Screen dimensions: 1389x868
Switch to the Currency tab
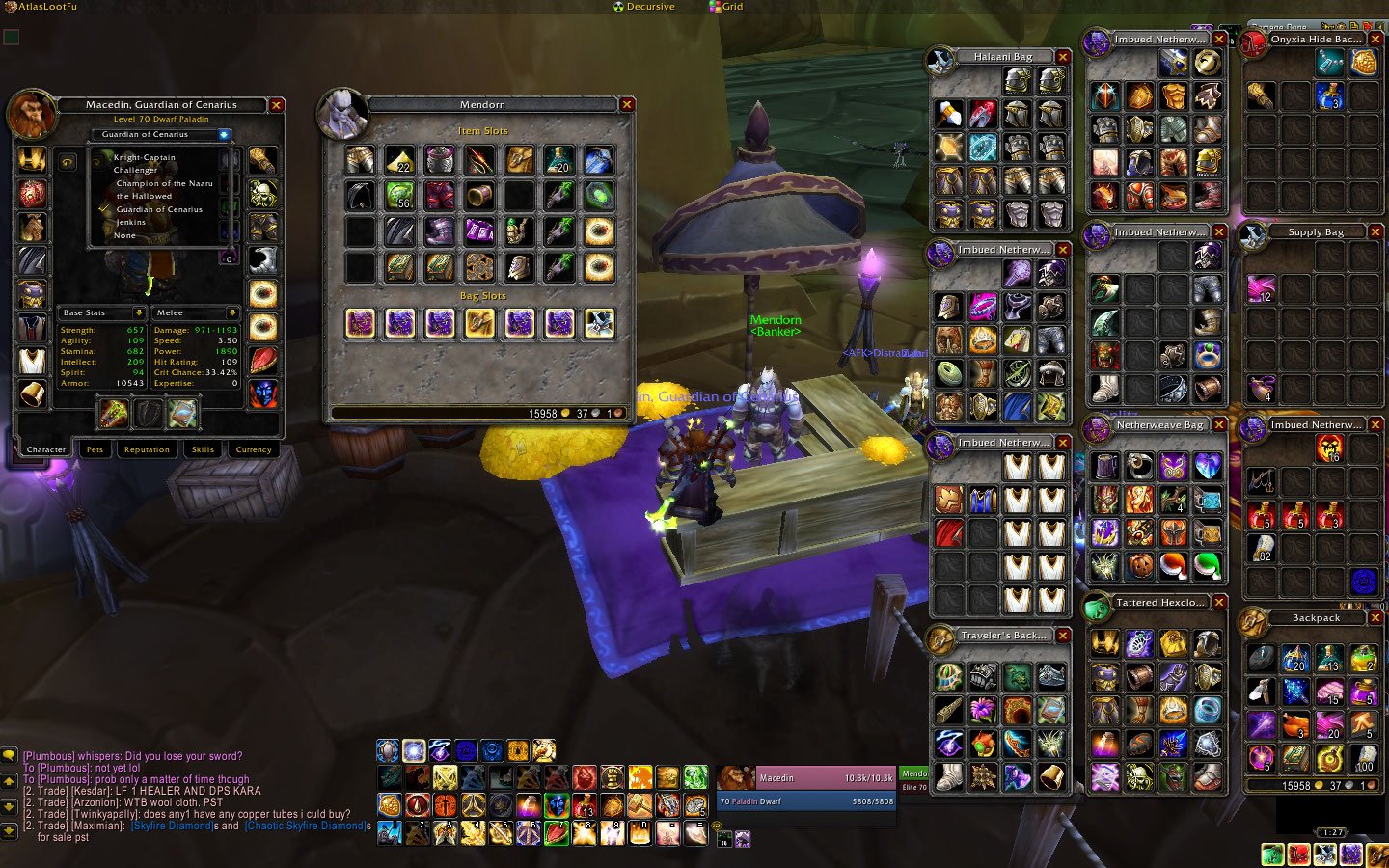[254, 449]
